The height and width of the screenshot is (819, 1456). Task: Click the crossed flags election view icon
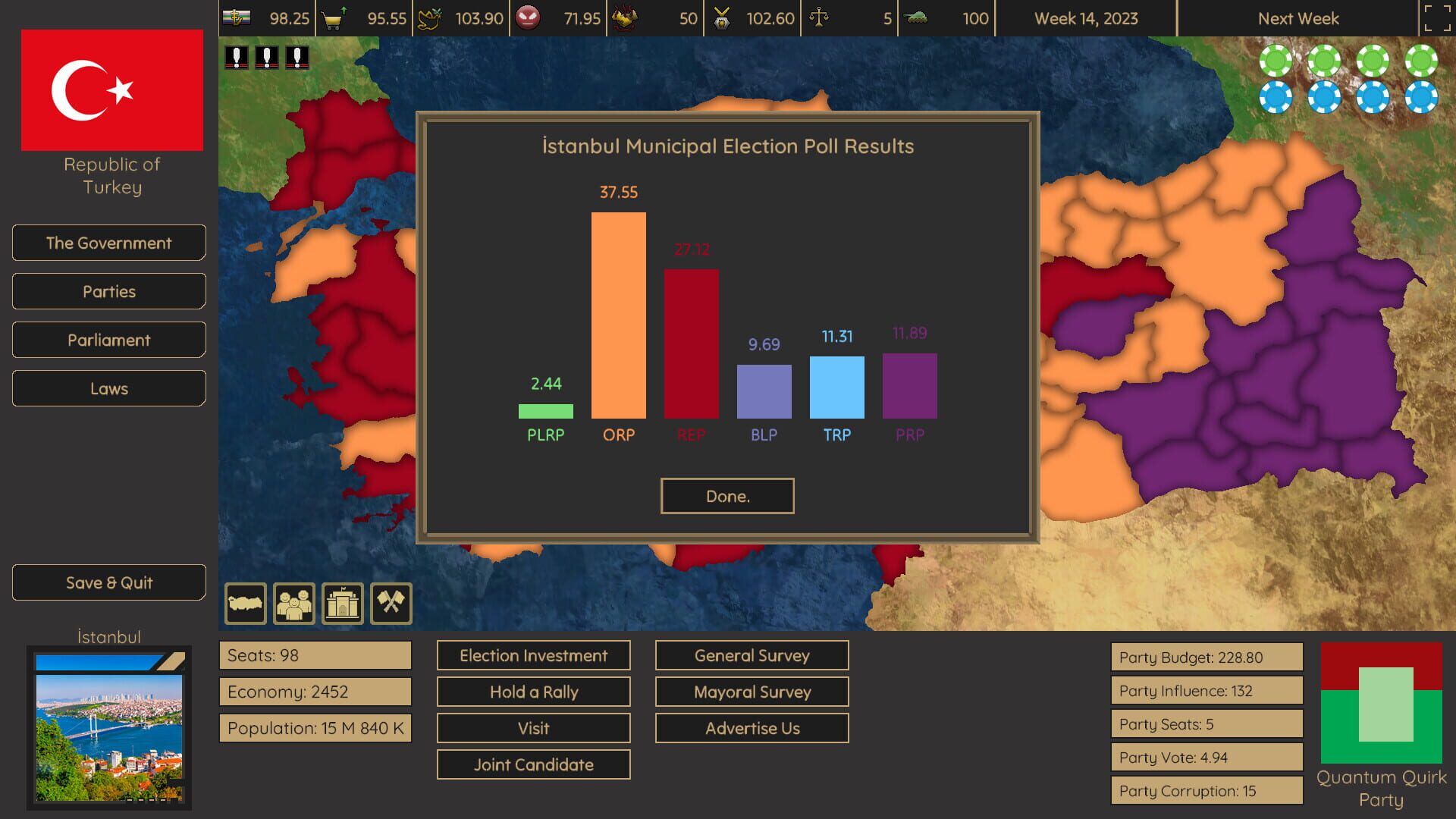pos(391,602)
